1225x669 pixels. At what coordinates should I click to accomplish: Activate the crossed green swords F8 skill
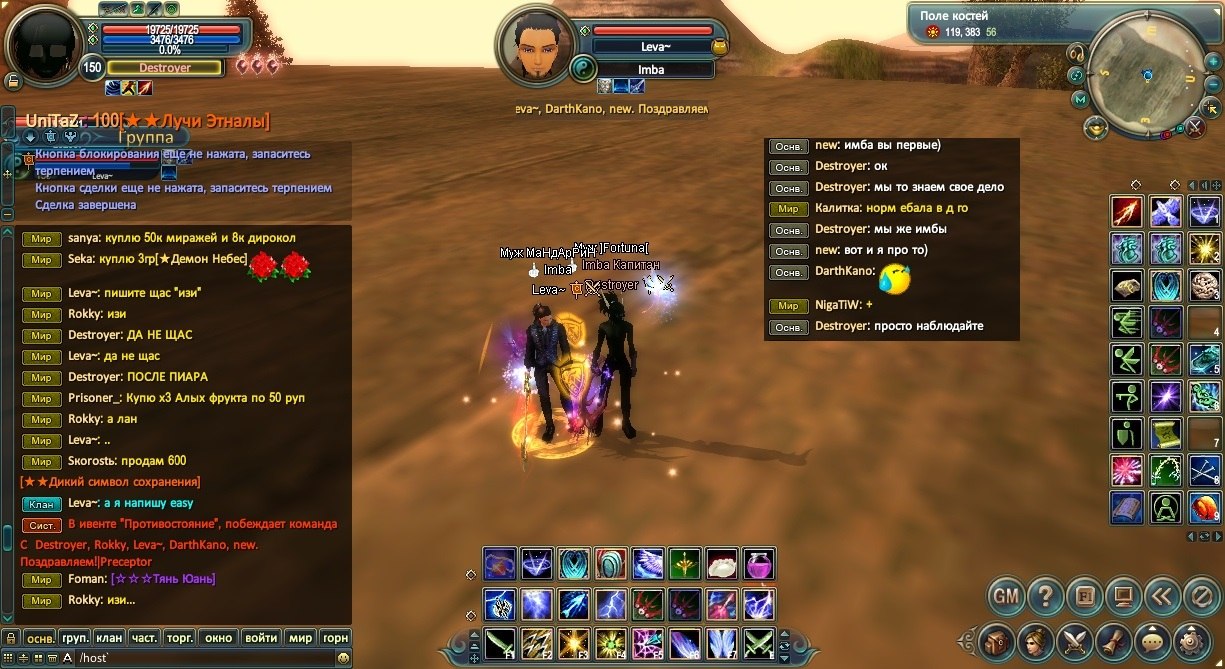point(759,642)
